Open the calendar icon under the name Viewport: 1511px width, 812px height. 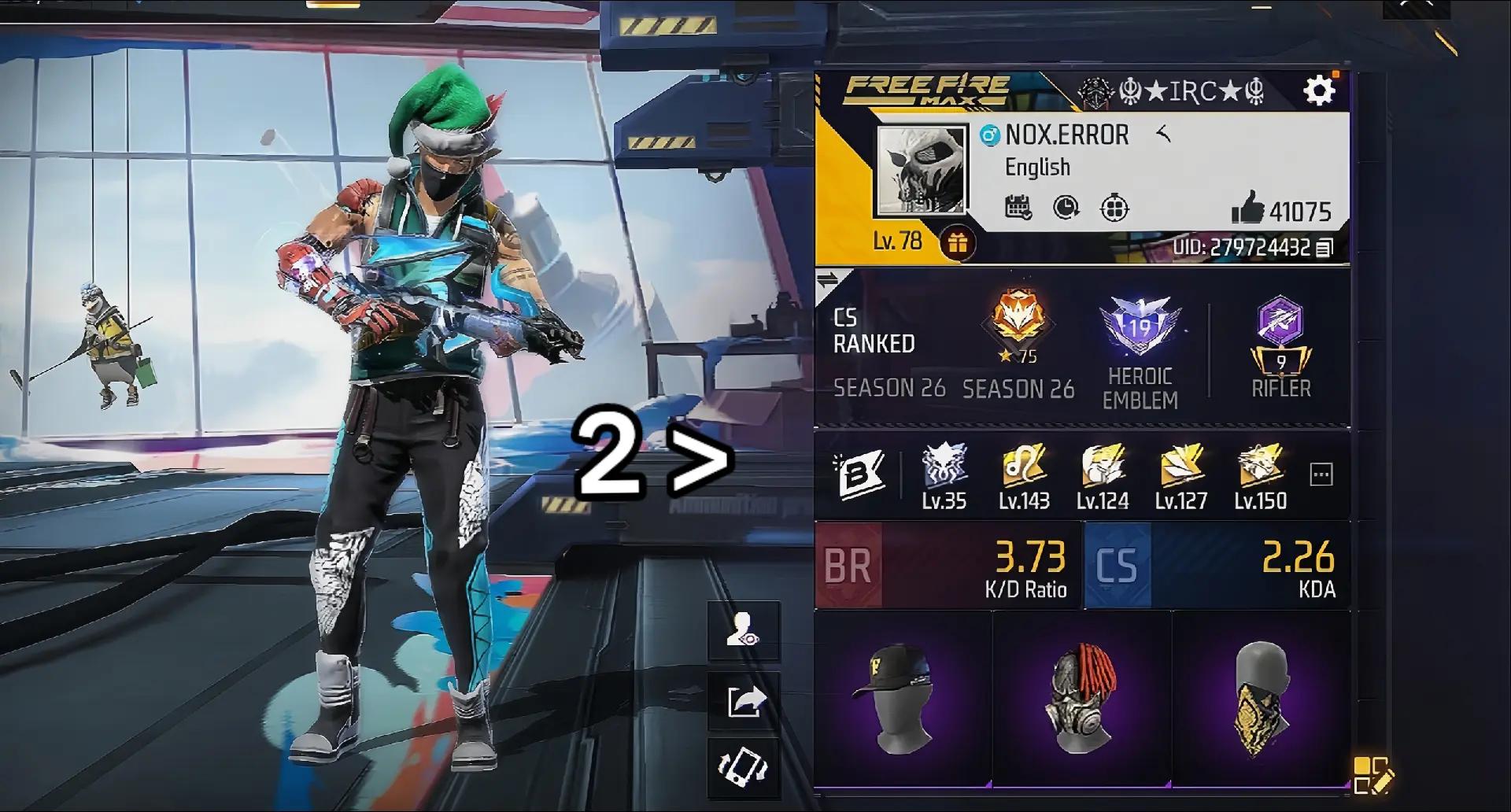[1018, 208]
